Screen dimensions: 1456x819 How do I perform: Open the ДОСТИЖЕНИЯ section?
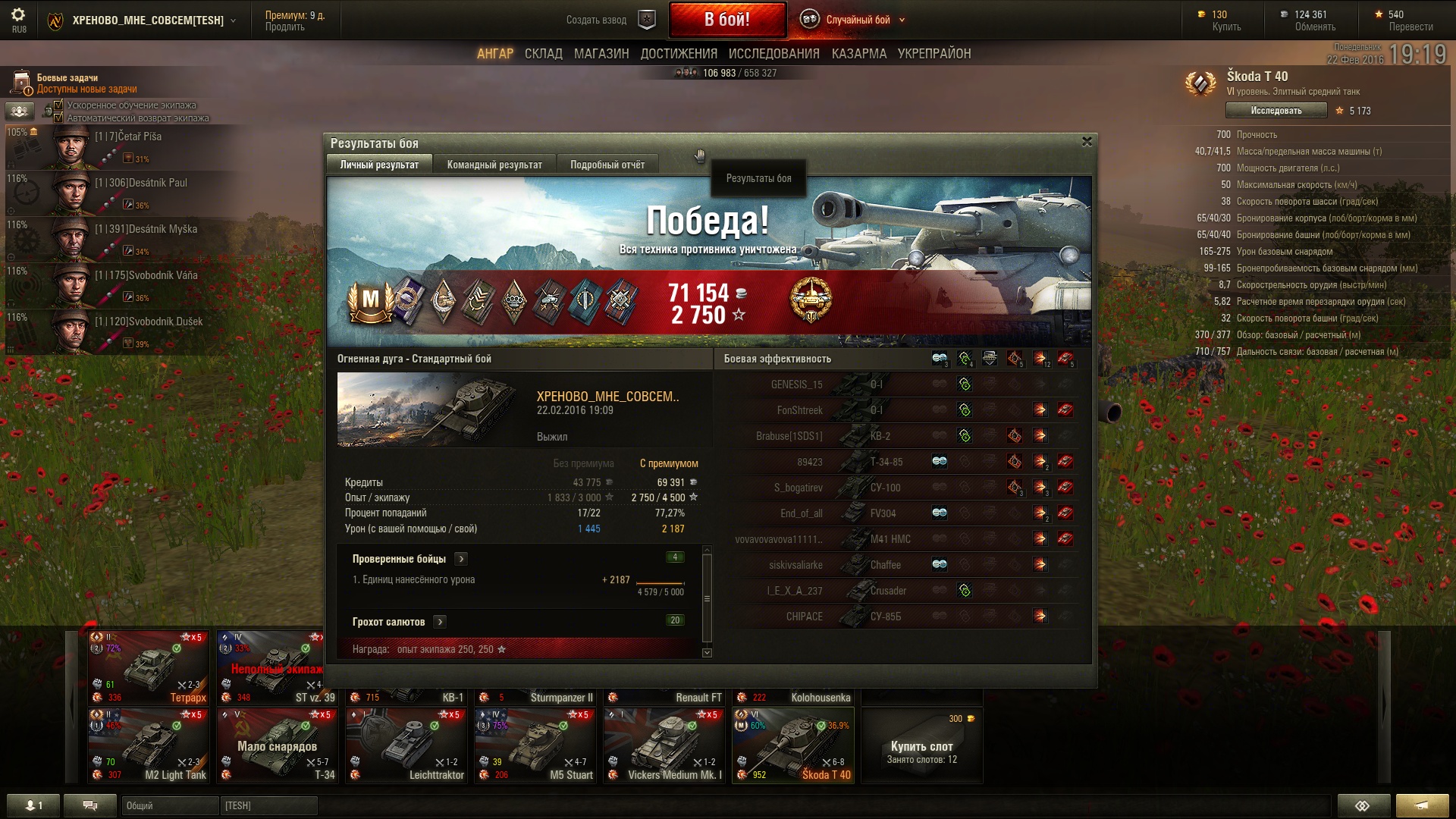pos(679,54)
